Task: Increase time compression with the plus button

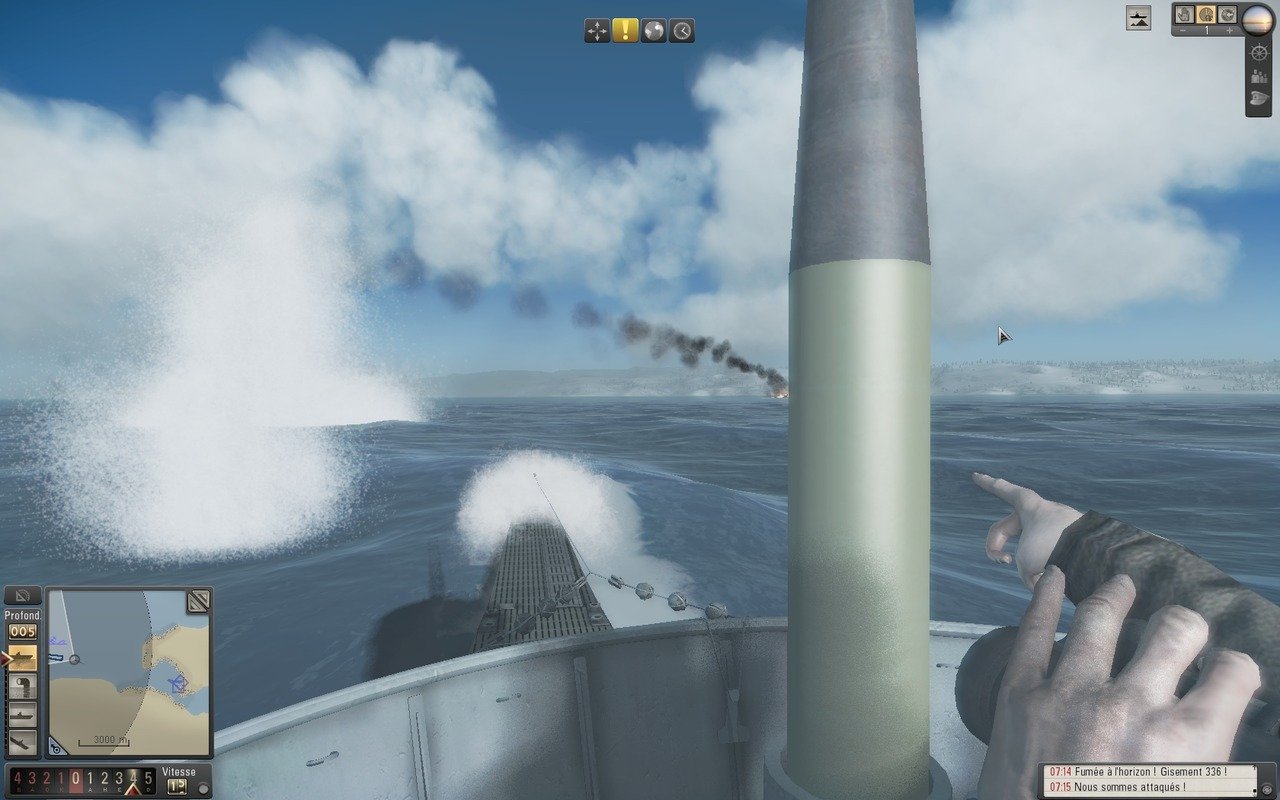Action: (1229, 31)
